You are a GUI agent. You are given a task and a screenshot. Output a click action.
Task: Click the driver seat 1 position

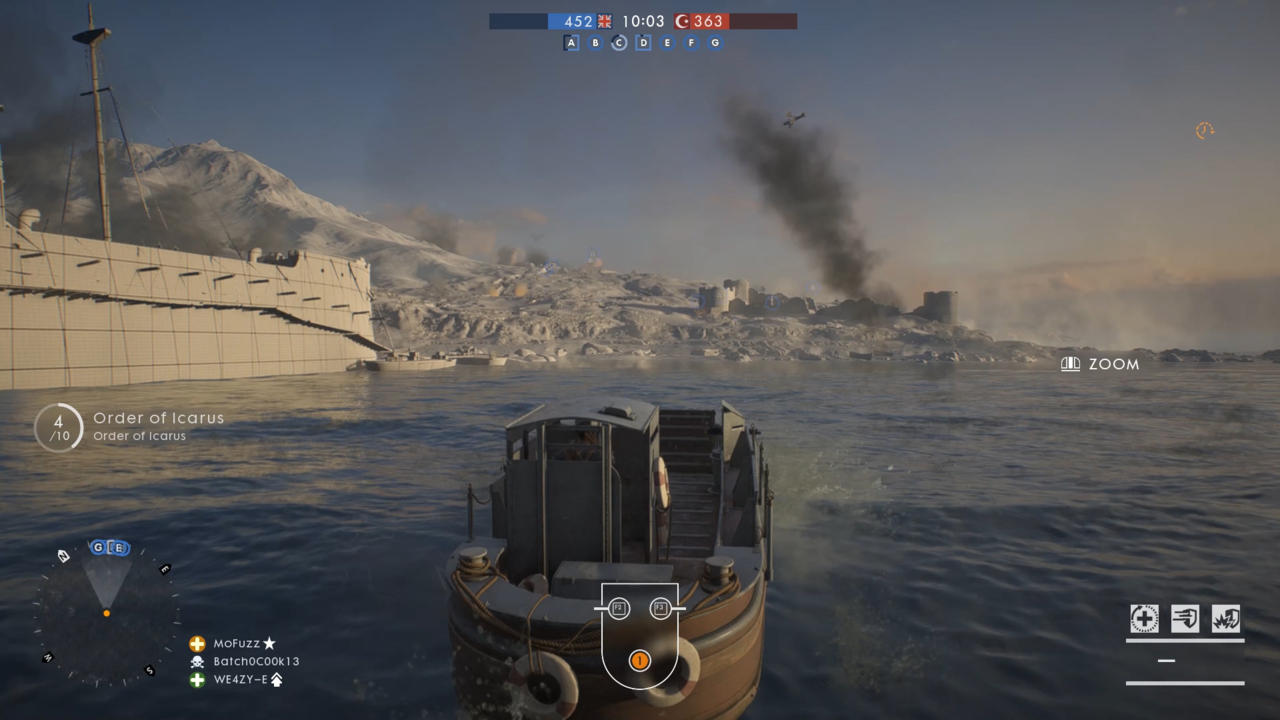(639, 660)
